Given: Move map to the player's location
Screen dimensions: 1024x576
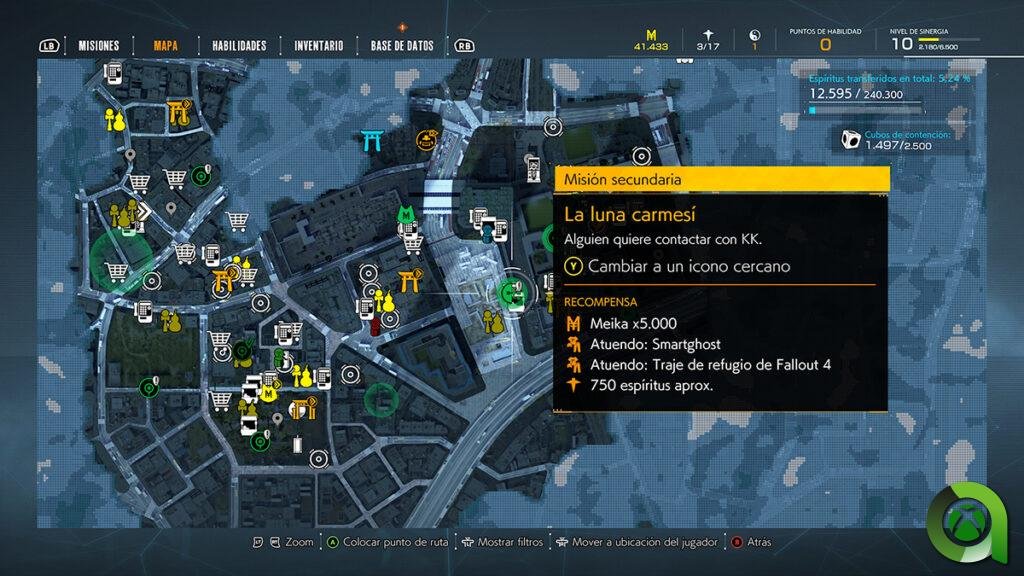Looking at the screenshot, I should click(636, 542).
